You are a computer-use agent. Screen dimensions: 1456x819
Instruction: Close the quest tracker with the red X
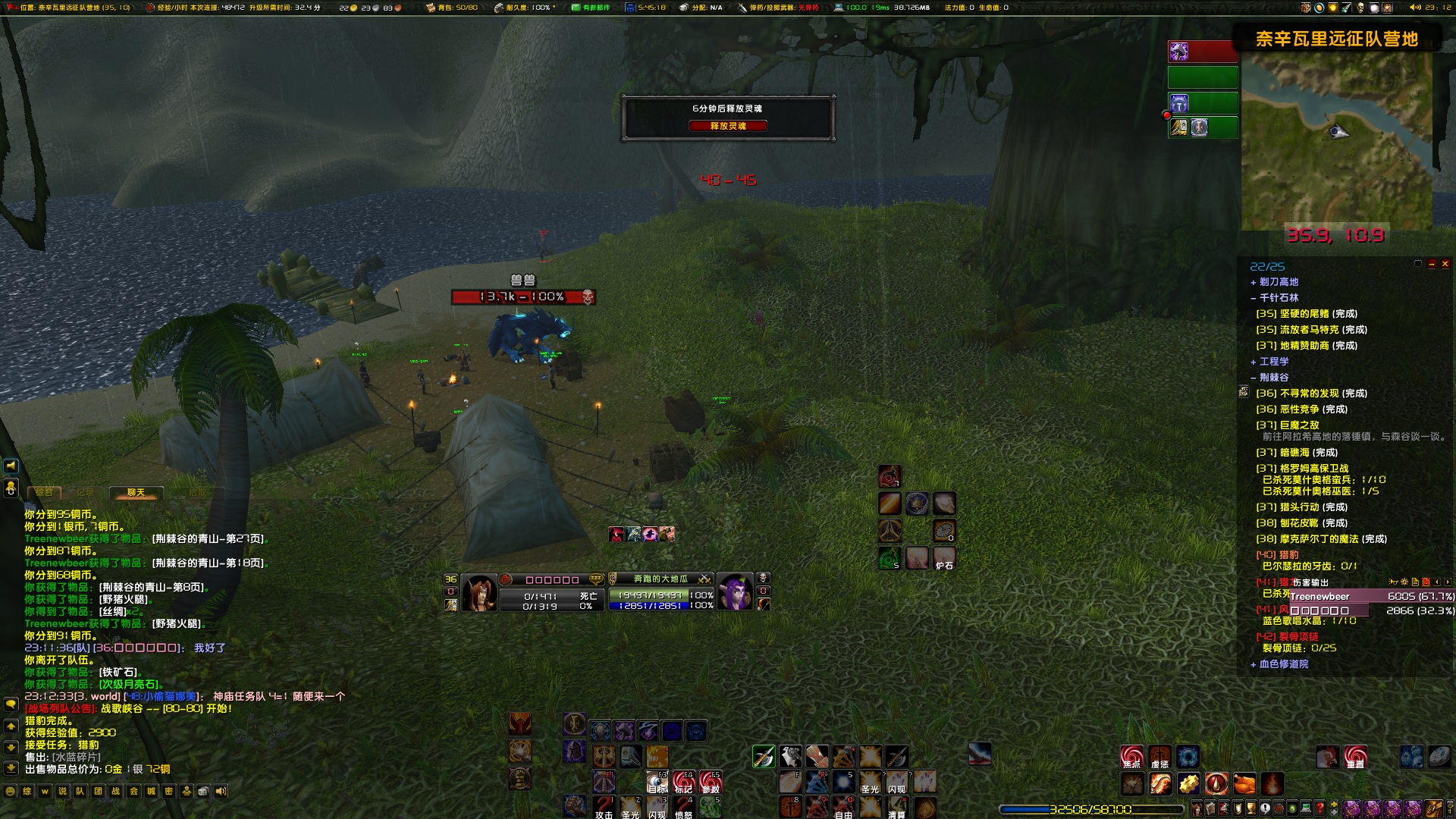(x=1445, y=264)
